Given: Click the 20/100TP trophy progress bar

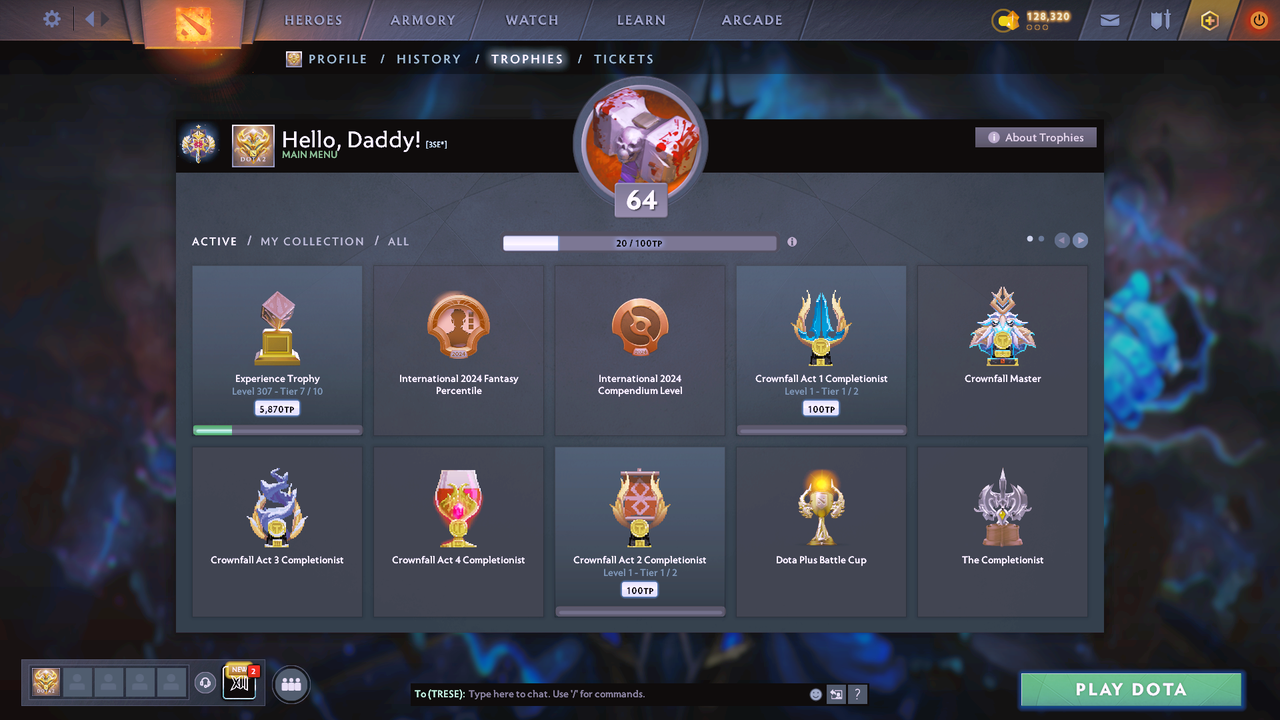Looking at the screenshot, I should point(640,242).
